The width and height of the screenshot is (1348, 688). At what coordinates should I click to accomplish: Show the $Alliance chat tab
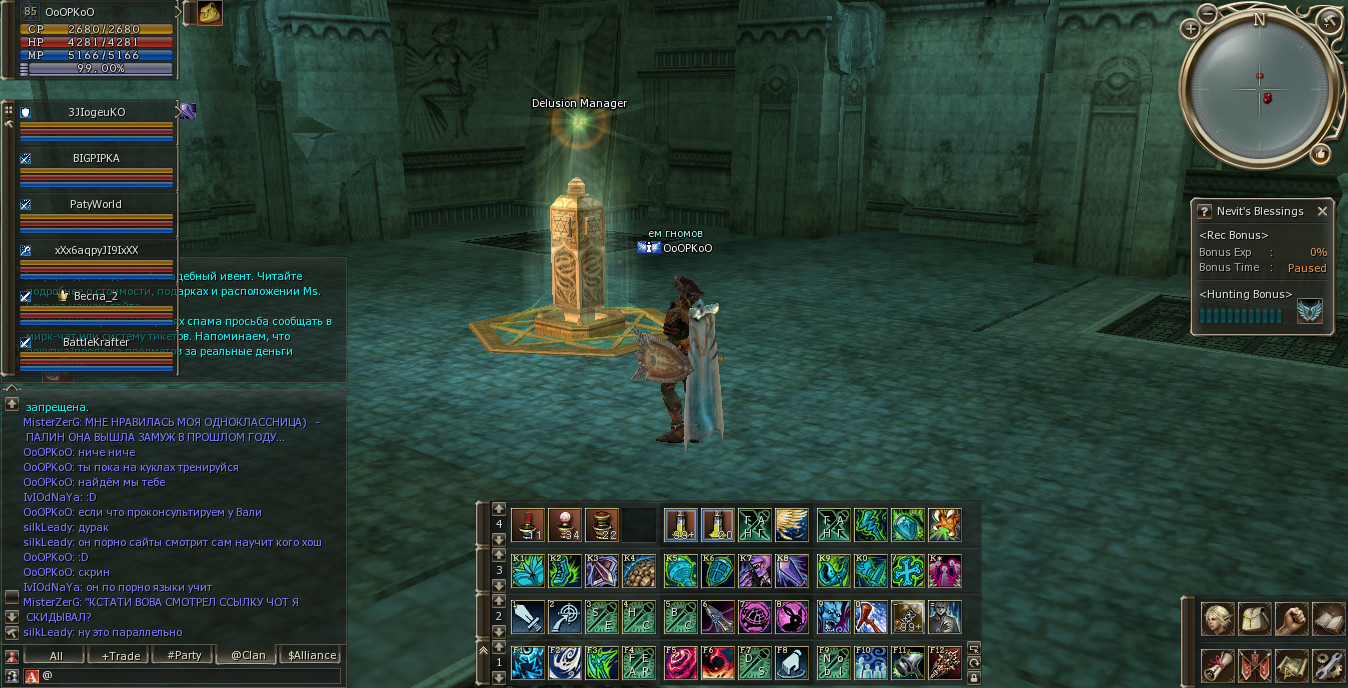[312, 656]
